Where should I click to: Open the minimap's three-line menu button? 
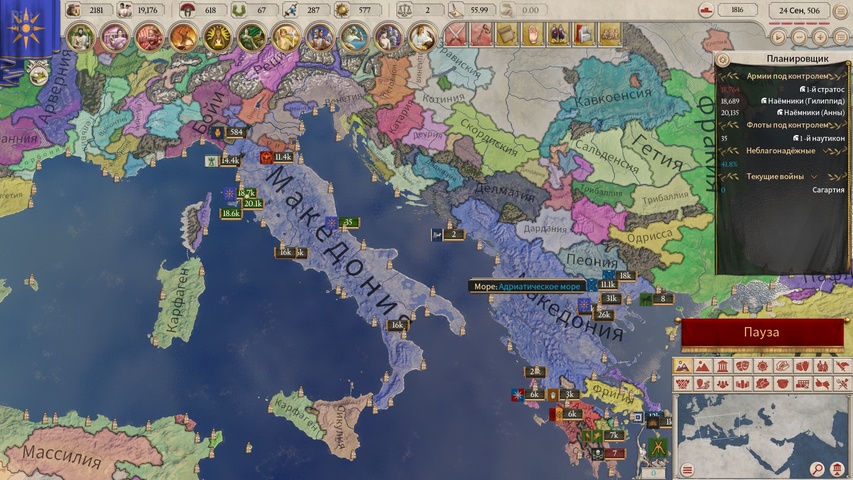(687, 470)
